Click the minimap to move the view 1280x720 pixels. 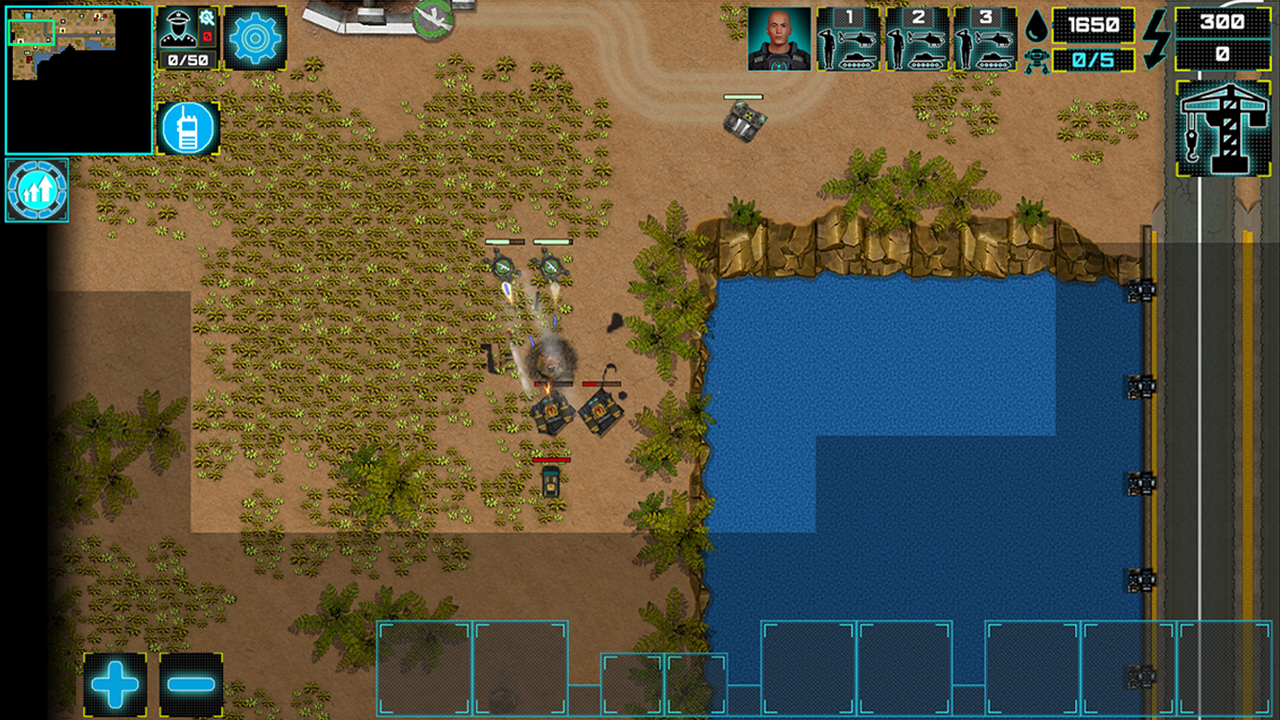(70, 70)
